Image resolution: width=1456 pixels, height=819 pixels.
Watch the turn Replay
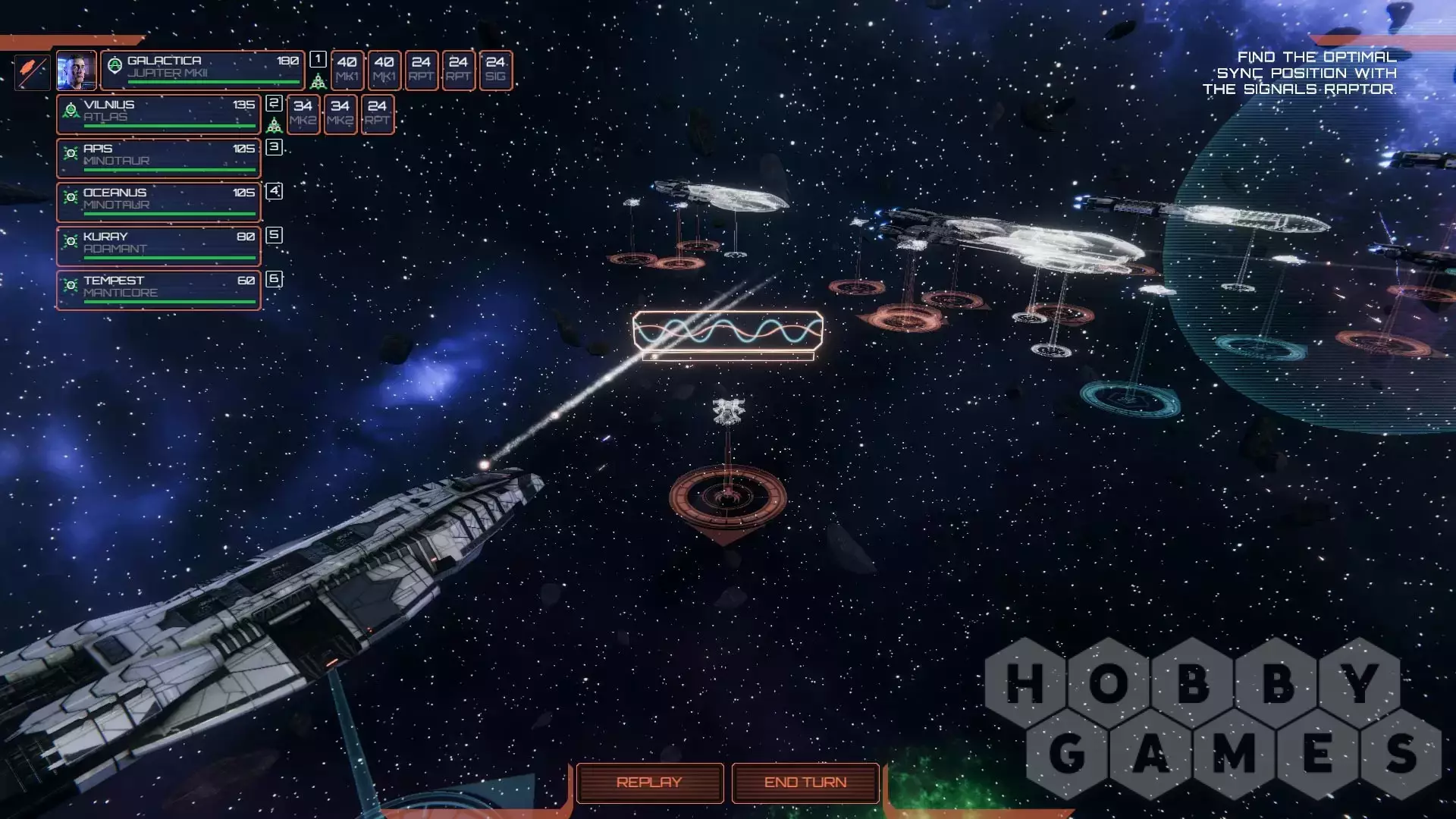coord(649,782)
